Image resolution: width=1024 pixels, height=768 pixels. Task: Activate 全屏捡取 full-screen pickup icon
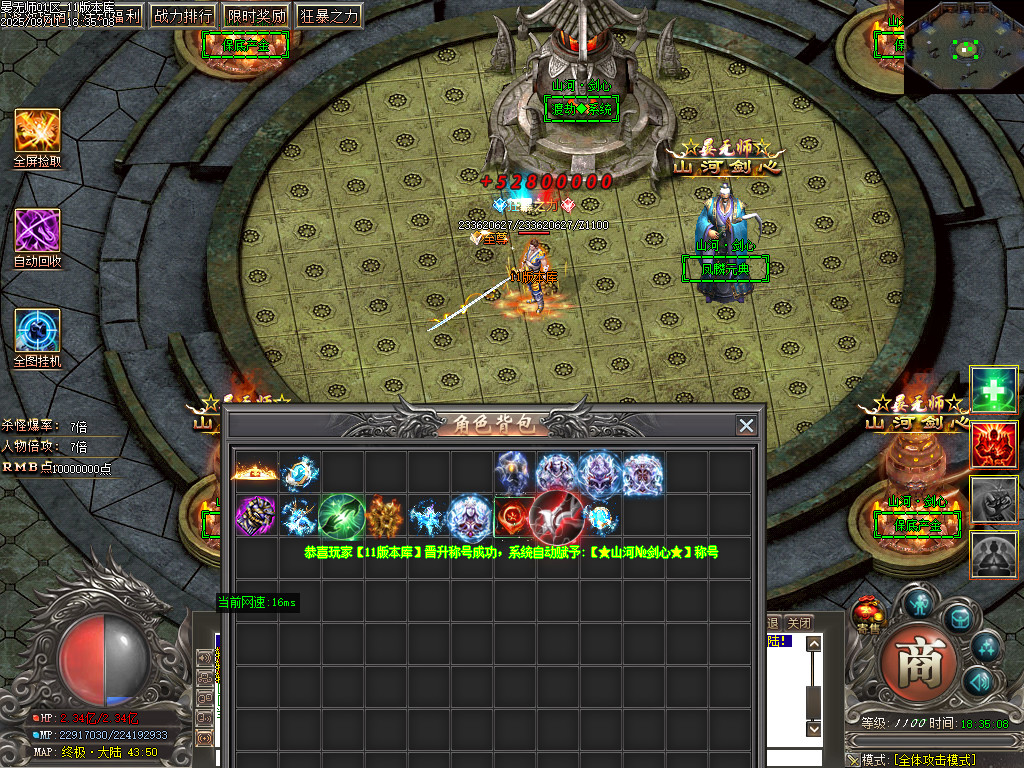coord(37,131)
